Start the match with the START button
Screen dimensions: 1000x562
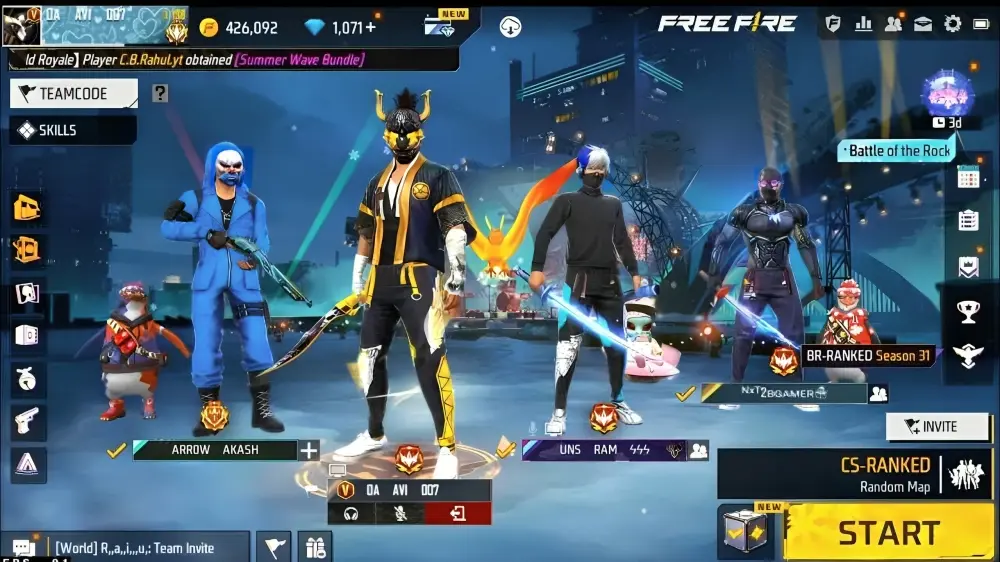(x=888, y=533)
